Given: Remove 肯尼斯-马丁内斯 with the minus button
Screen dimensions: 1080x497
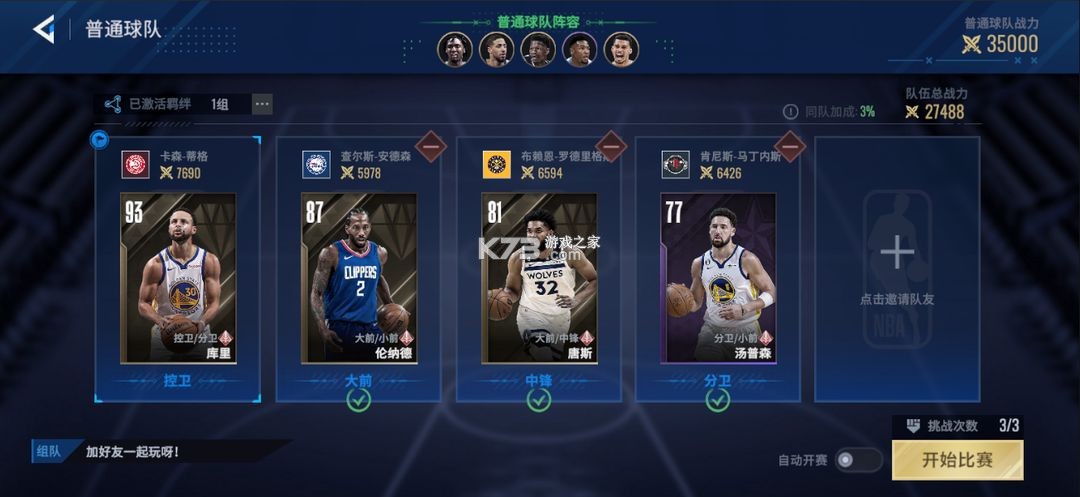Looking at the screenshot, I should [789, 146].
